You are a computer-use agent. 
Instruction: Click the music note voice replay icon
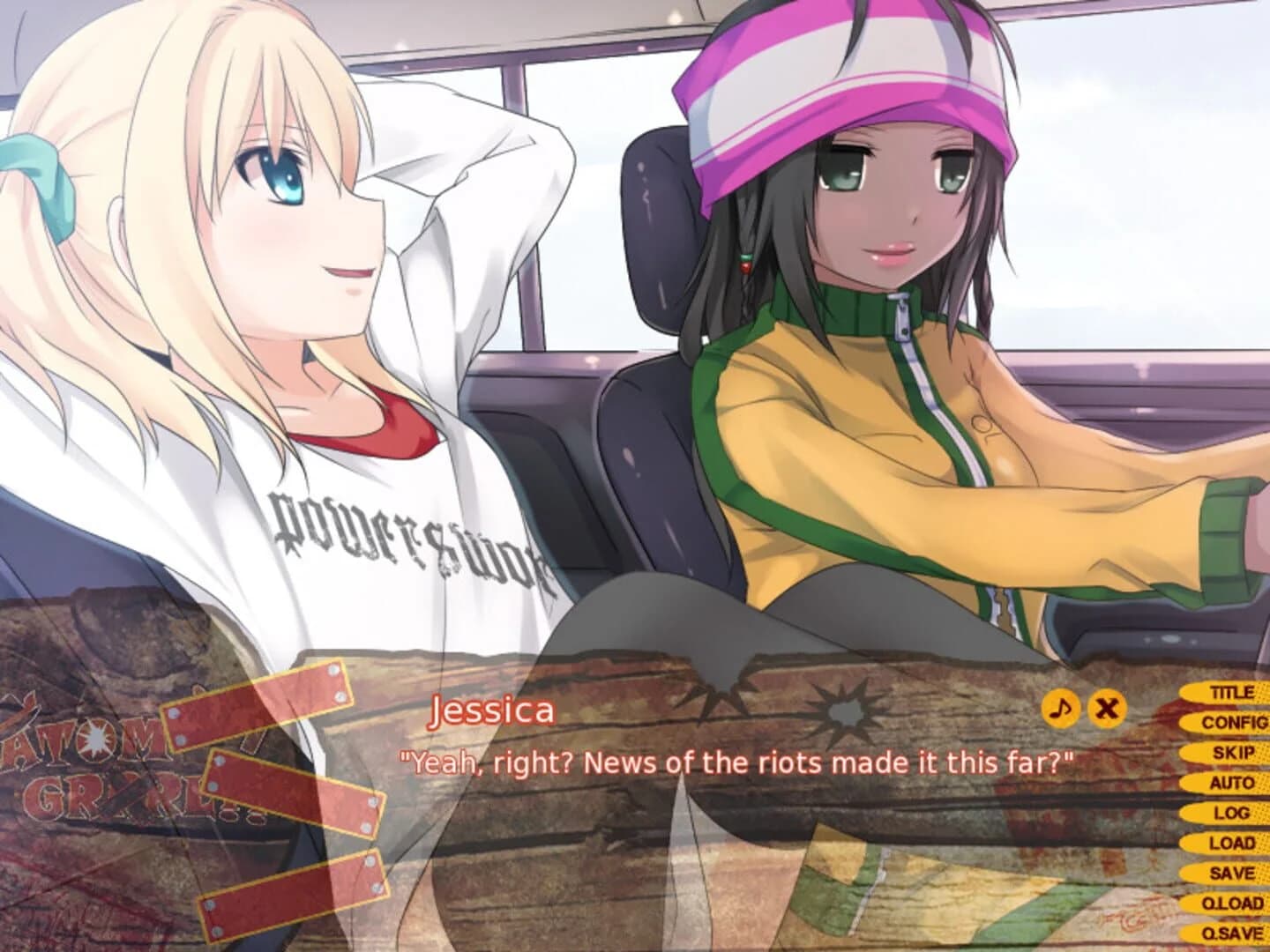pyautogui.click(x=1061, y=709)
